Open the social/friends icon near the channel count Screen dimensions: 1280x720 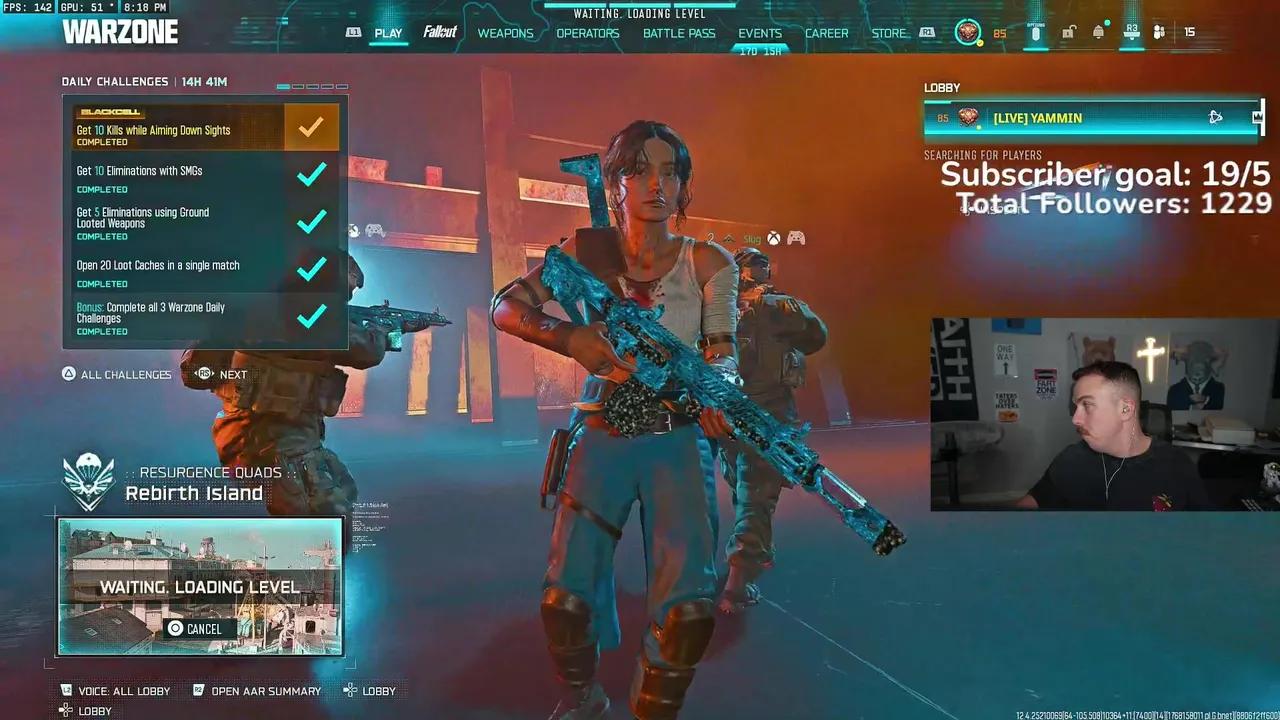point(1157,32)
